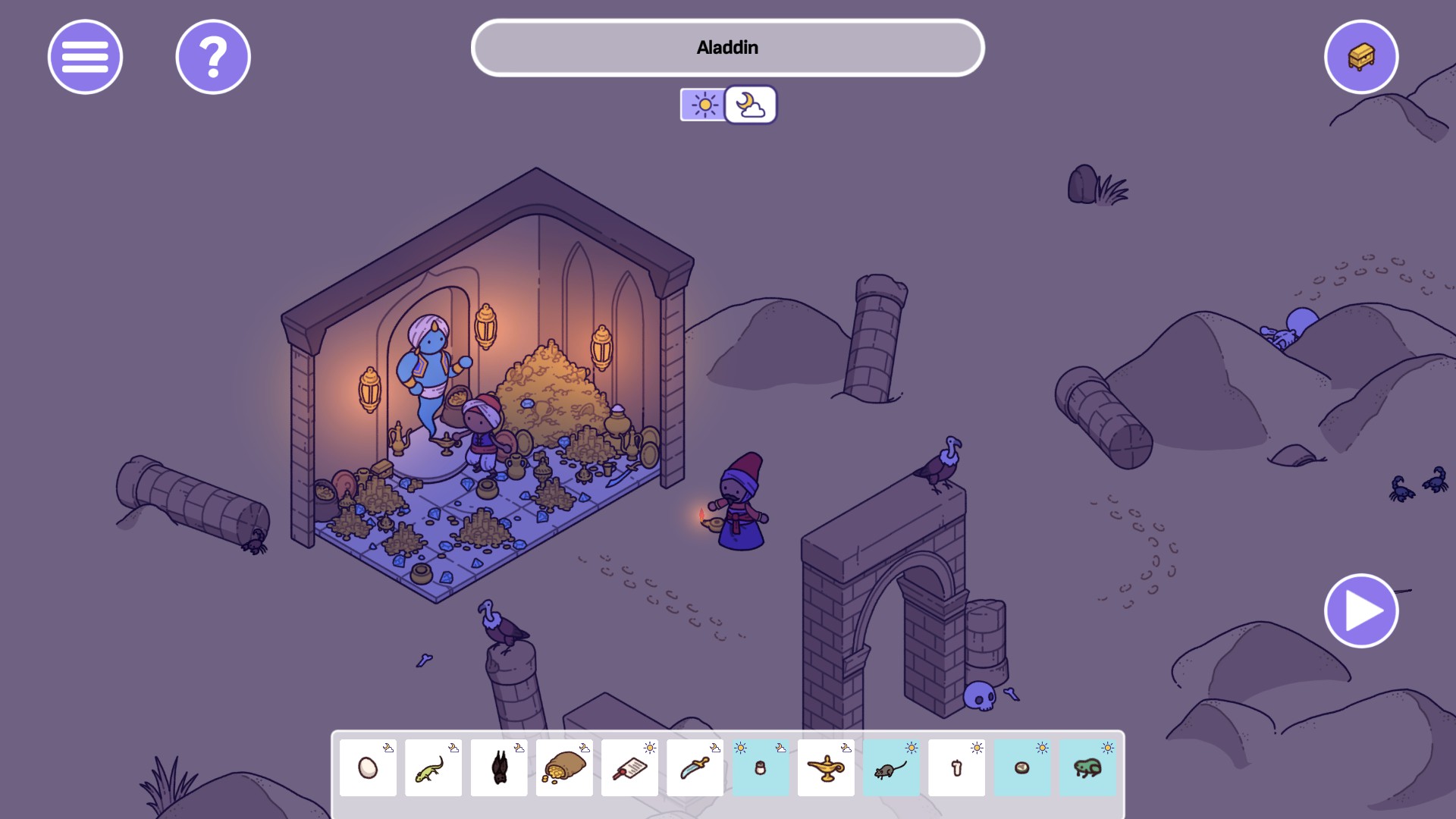Viewport: 1456px width, 819px height.
Task: Open the treasure chest collection
Action: [x=1361, y=57]
